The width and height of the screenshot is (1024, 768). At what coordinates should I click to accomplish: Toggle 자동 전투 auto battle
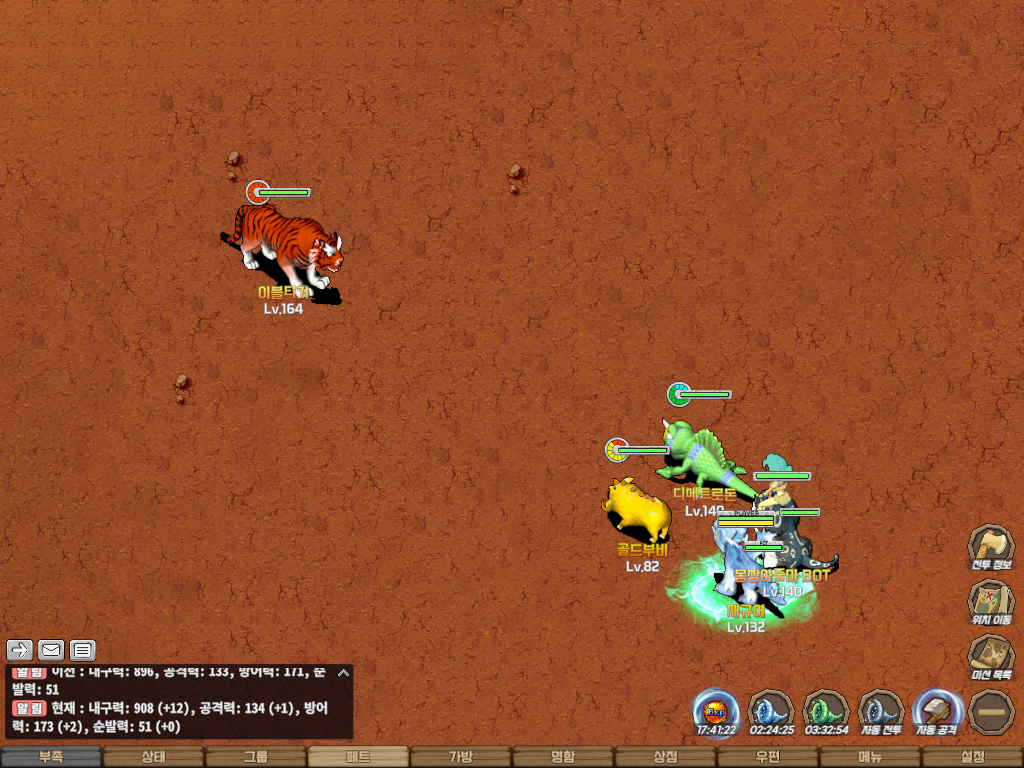tap(881, 711)
